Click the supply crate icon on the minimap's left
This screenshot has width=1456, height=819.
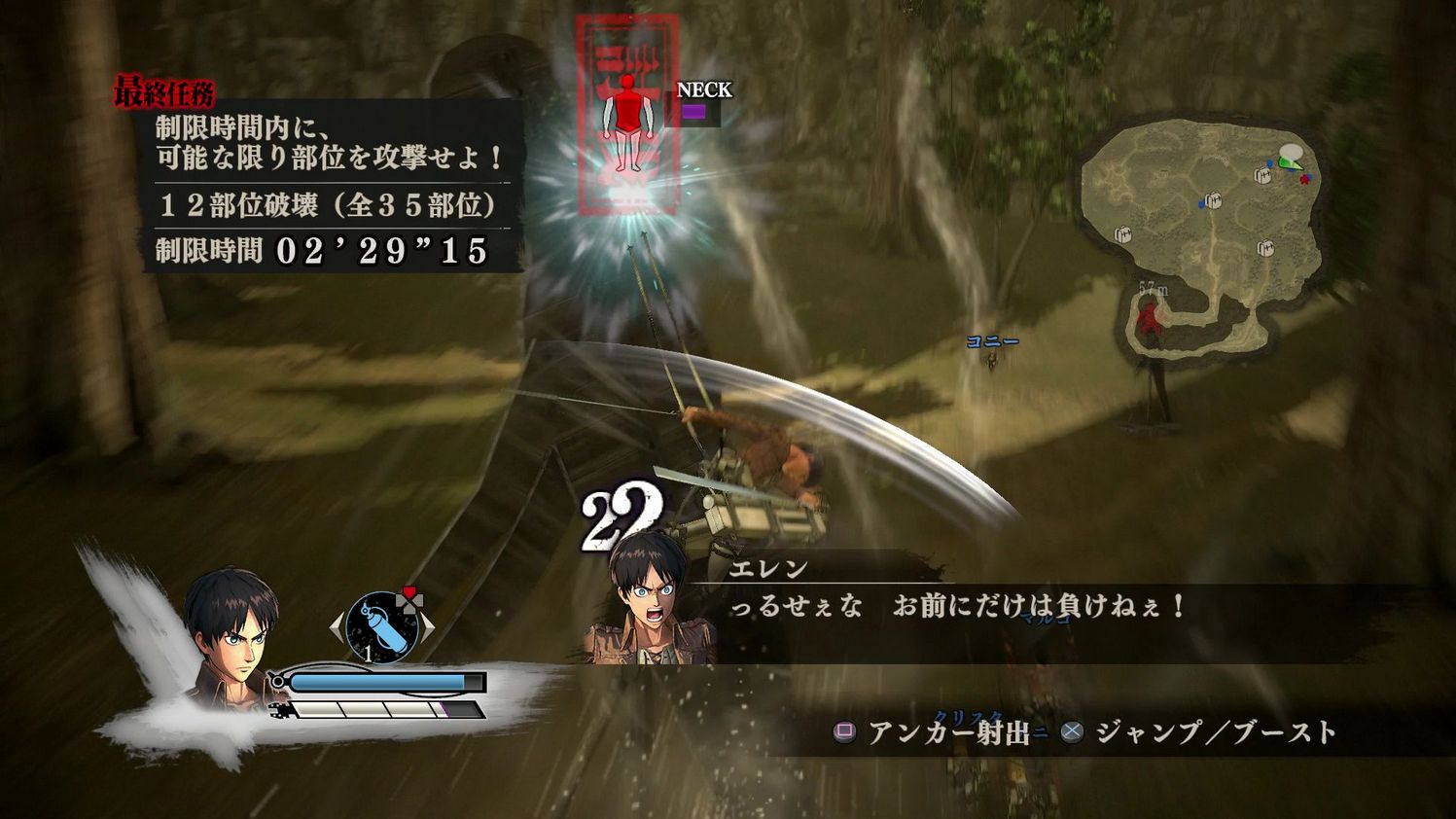[x=1121, y=234]
